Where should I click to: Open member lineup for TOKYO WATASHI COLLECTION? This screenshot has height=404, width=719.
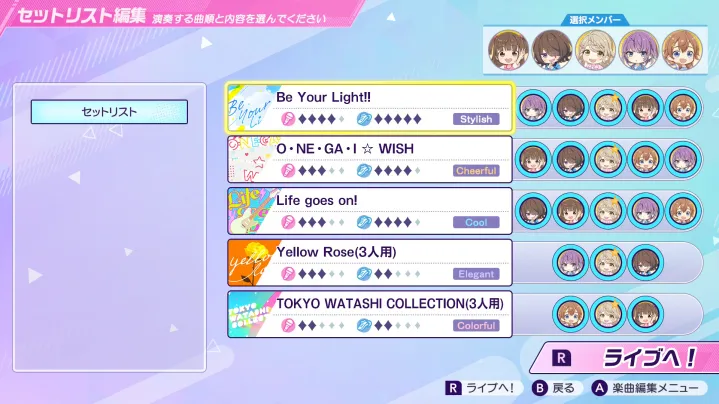pyautogui.click(x=608, y=314)
